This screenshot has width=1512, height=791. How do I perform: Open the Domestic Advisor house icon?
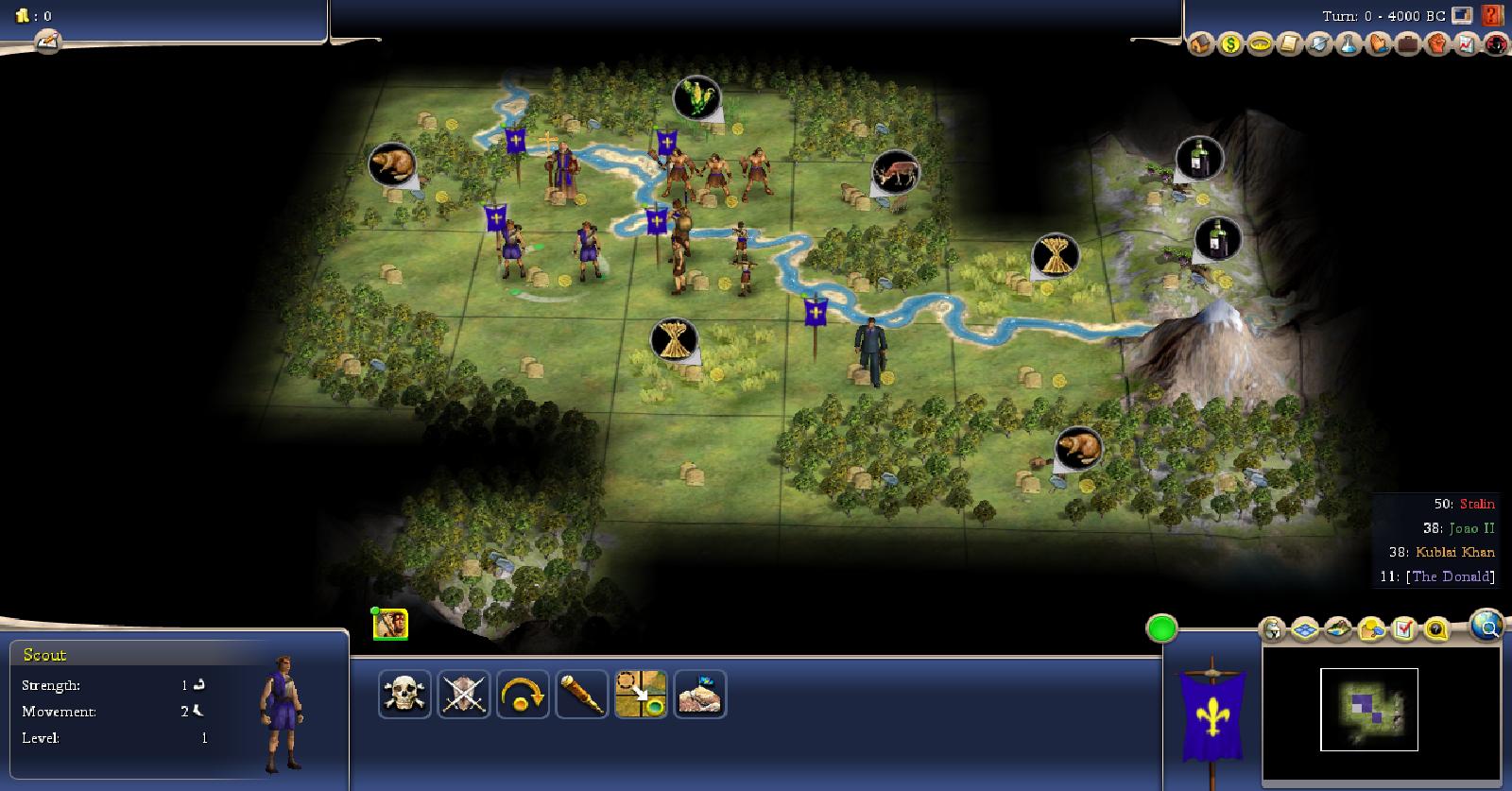[1200, 43]
